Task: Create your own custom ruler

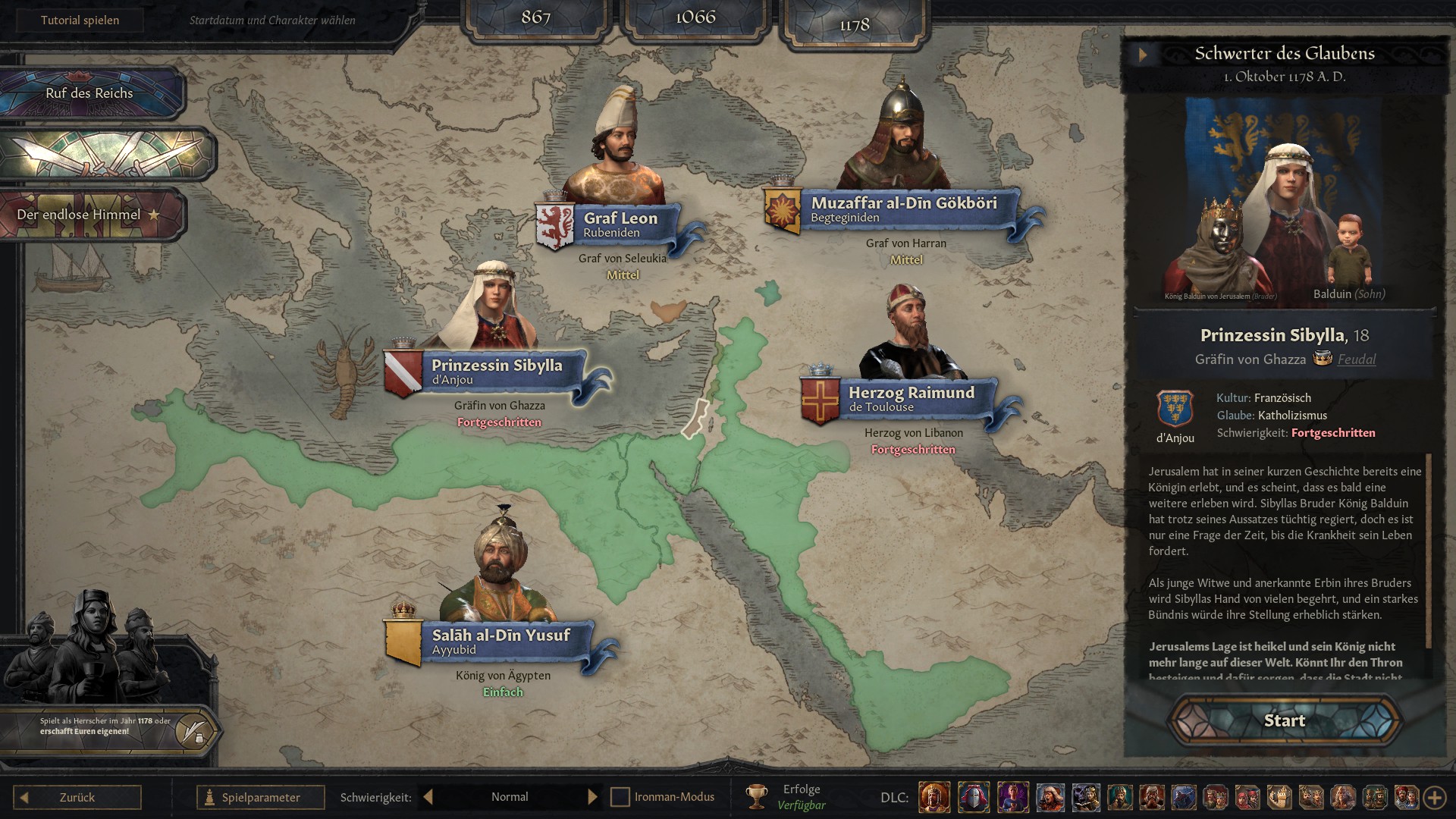Action: 194,731
